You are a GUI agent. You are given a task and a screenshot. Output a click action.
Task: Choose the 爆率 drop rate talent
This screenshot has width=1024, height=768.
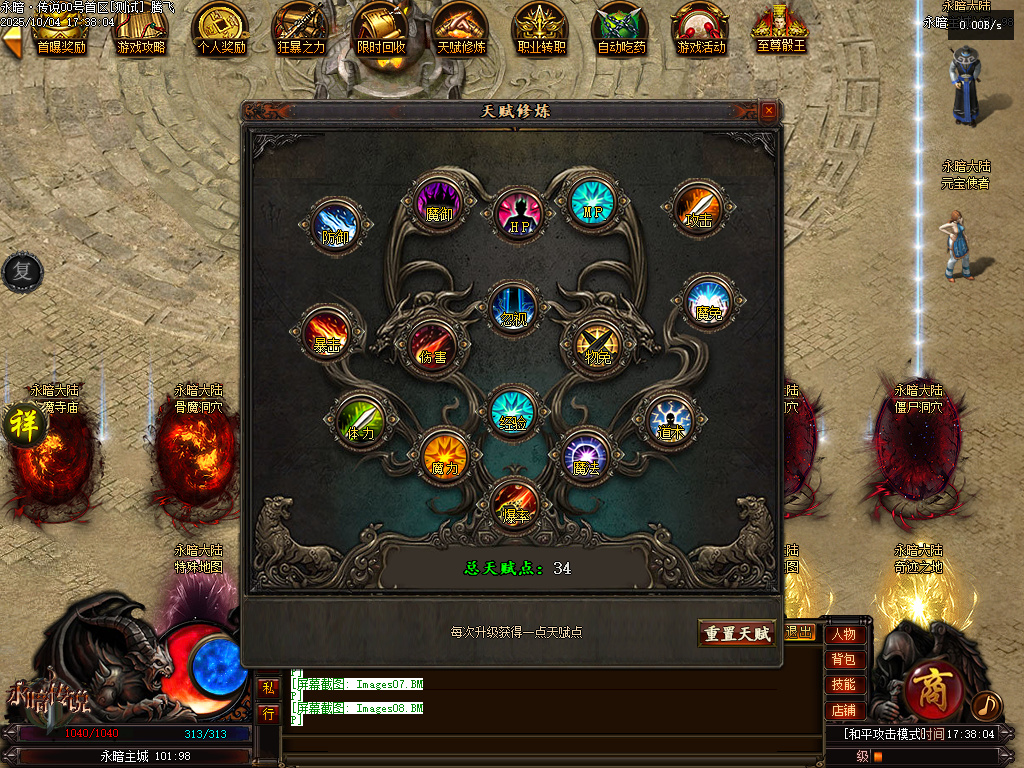coord(515,503)
